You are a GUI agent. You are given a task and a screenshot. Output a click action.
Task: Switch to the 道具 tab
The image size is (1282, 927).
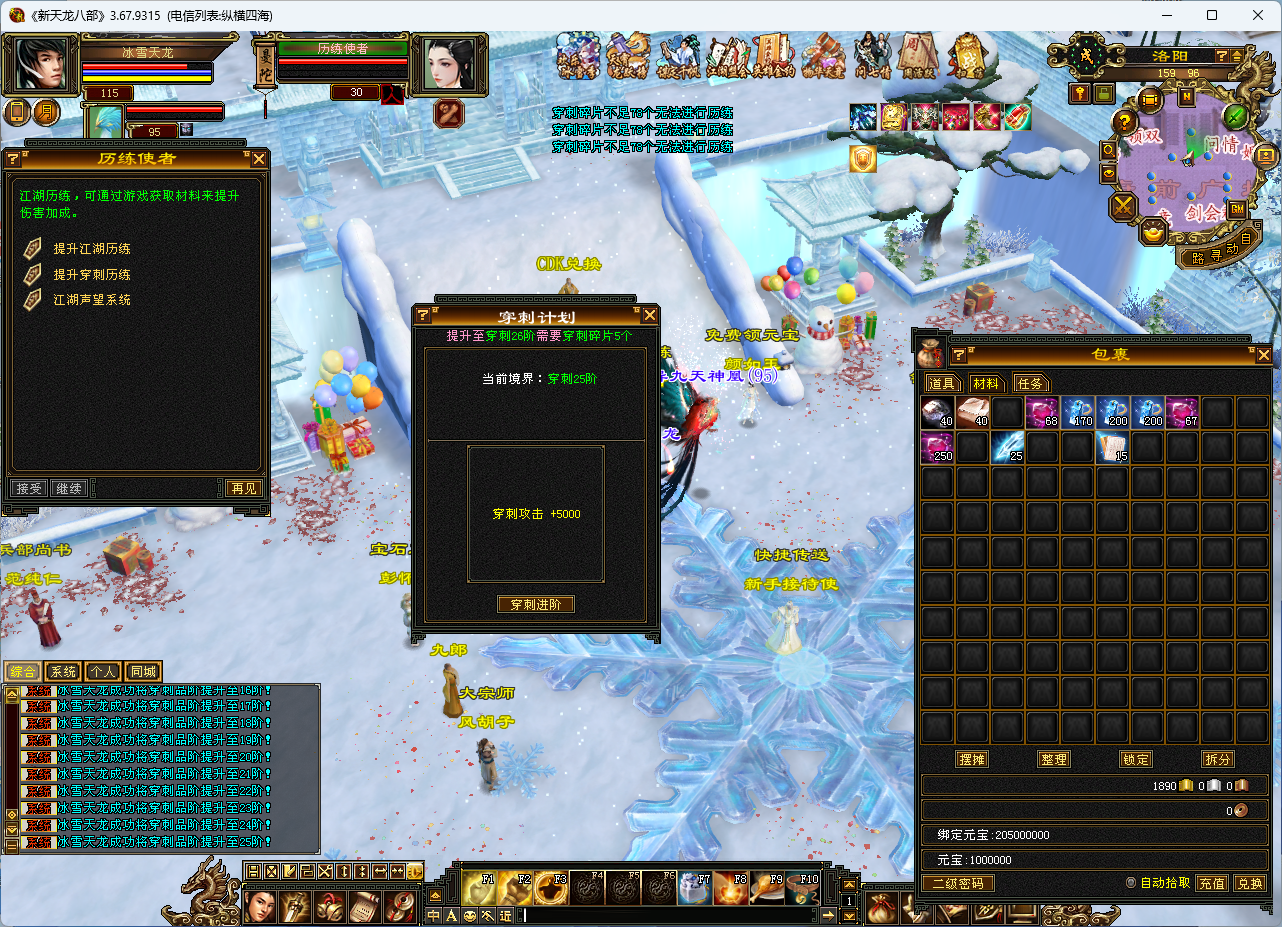point(942,383)
